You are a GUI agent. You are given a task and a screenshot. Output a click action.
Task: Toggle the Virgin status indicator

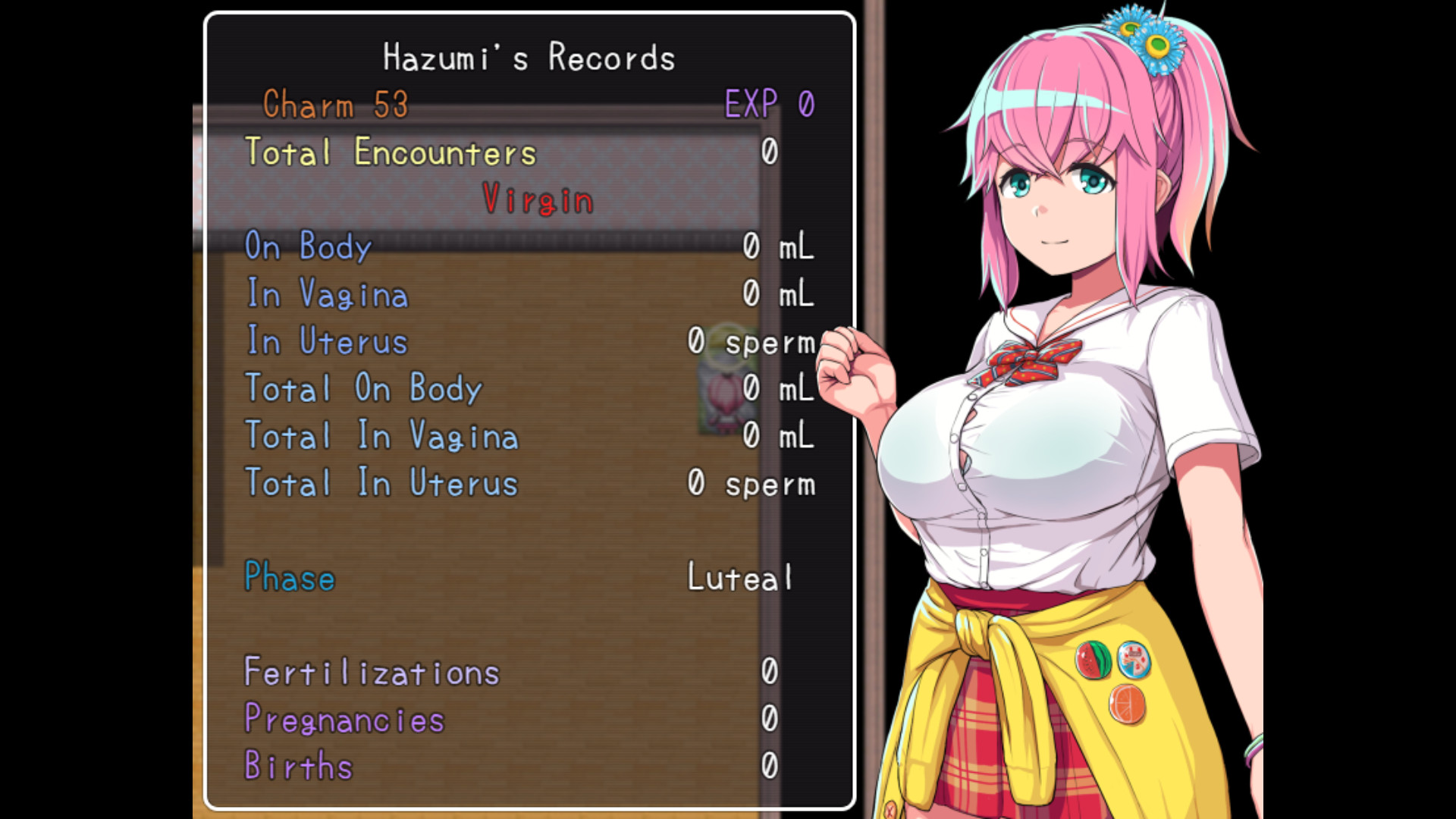[x=537, y=200]
